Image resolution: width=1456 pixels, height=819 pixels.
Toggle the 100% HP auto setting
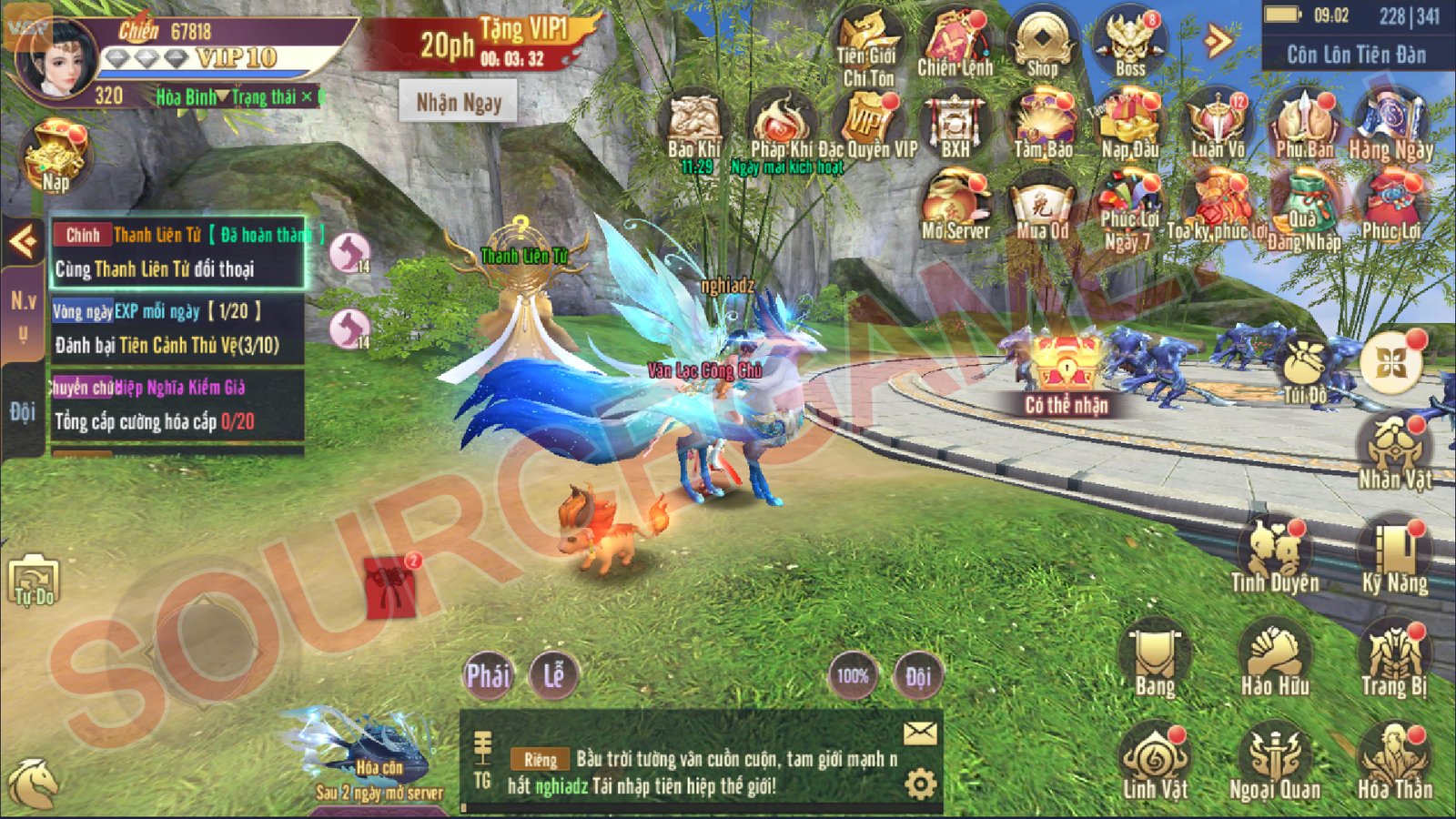coord(853,677)
